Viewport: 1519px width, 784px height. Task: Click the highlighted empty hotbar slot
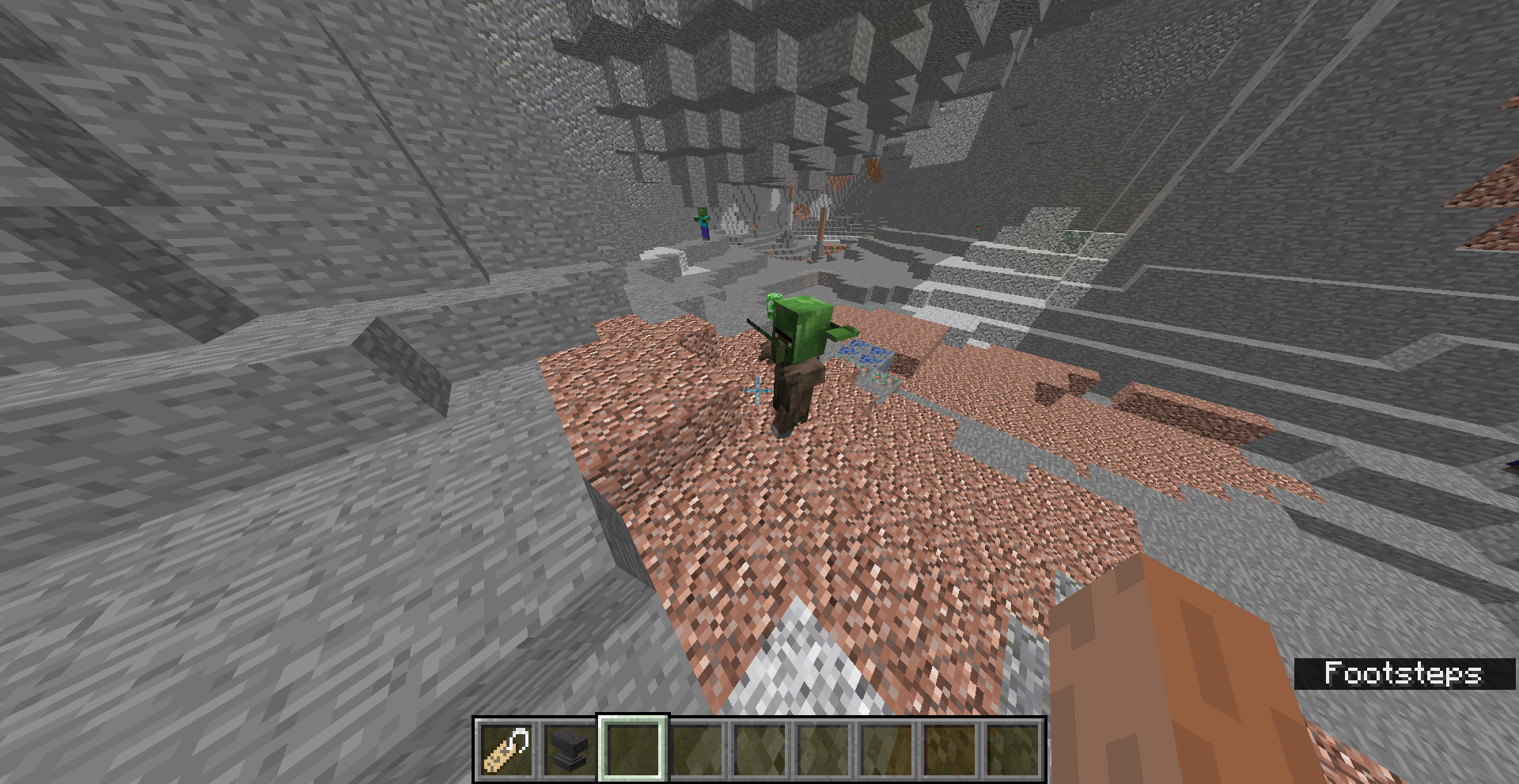[633, 749]
